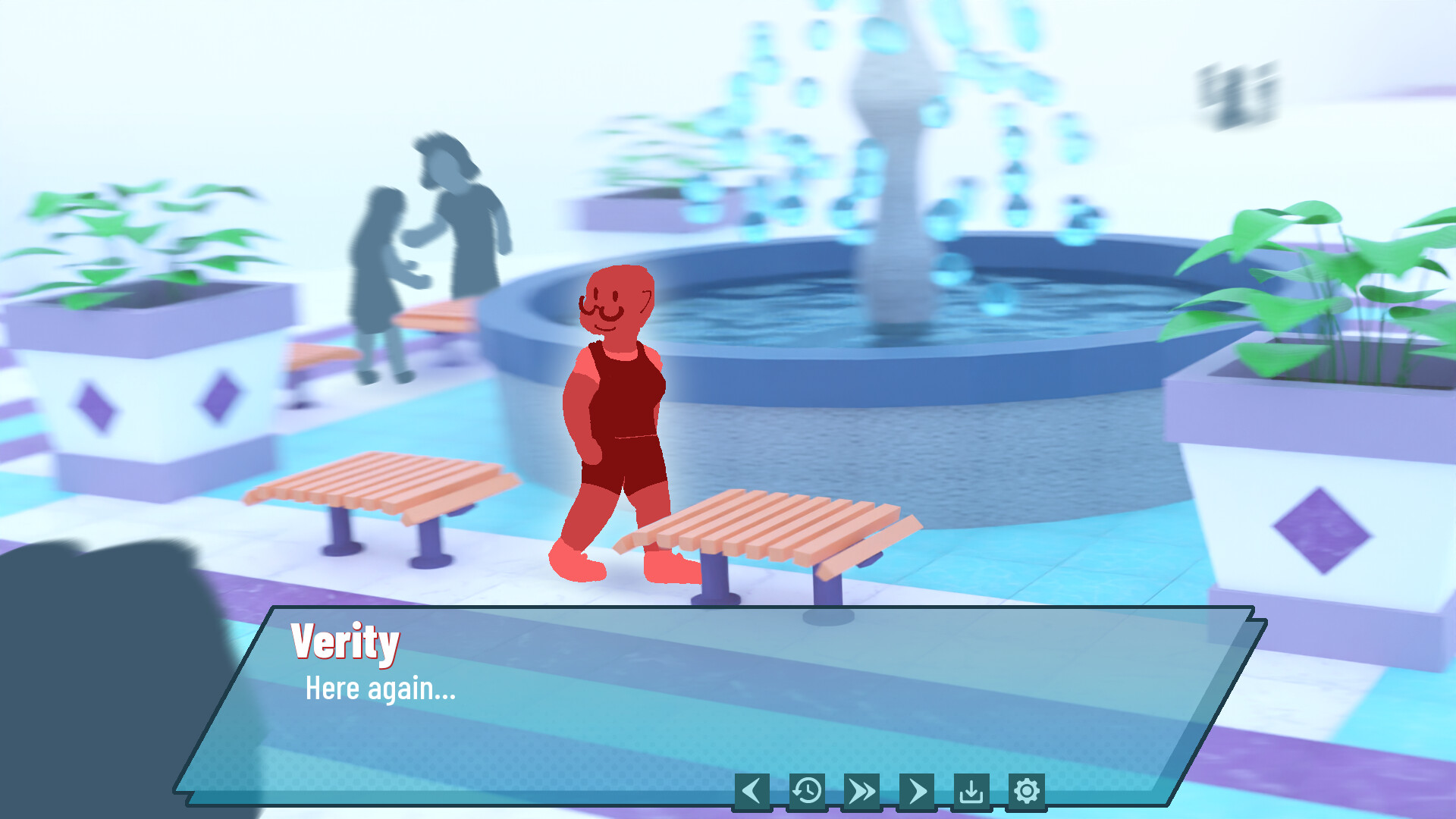The image size is (1456, 819).
Task: Click the 'Here again...' dialogue line
Action: point(381,689)
